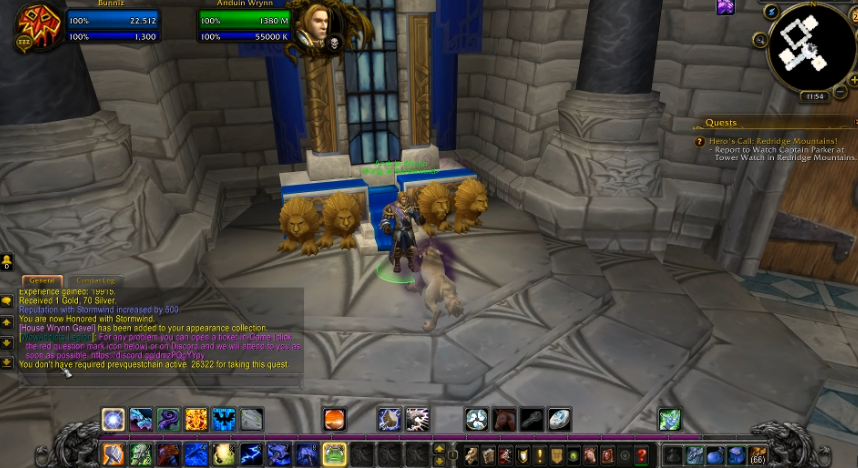This screenshot has width=858, height=468.
Task: Use the blue bat-shaped ability icon
Action: click(223, 420)
